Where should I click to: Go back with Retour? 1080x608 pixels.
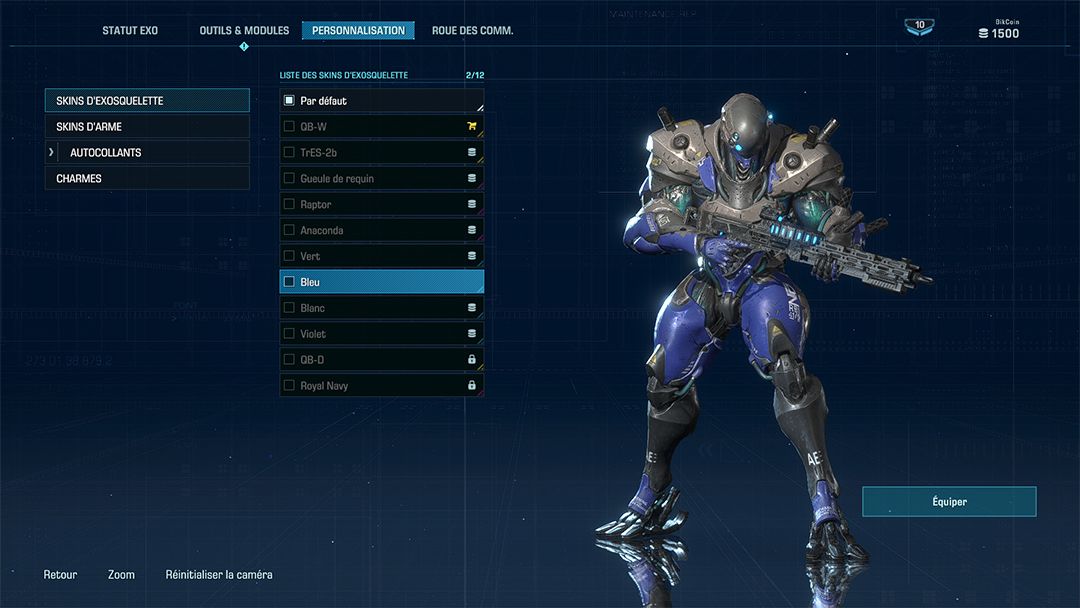click(60, 575)
